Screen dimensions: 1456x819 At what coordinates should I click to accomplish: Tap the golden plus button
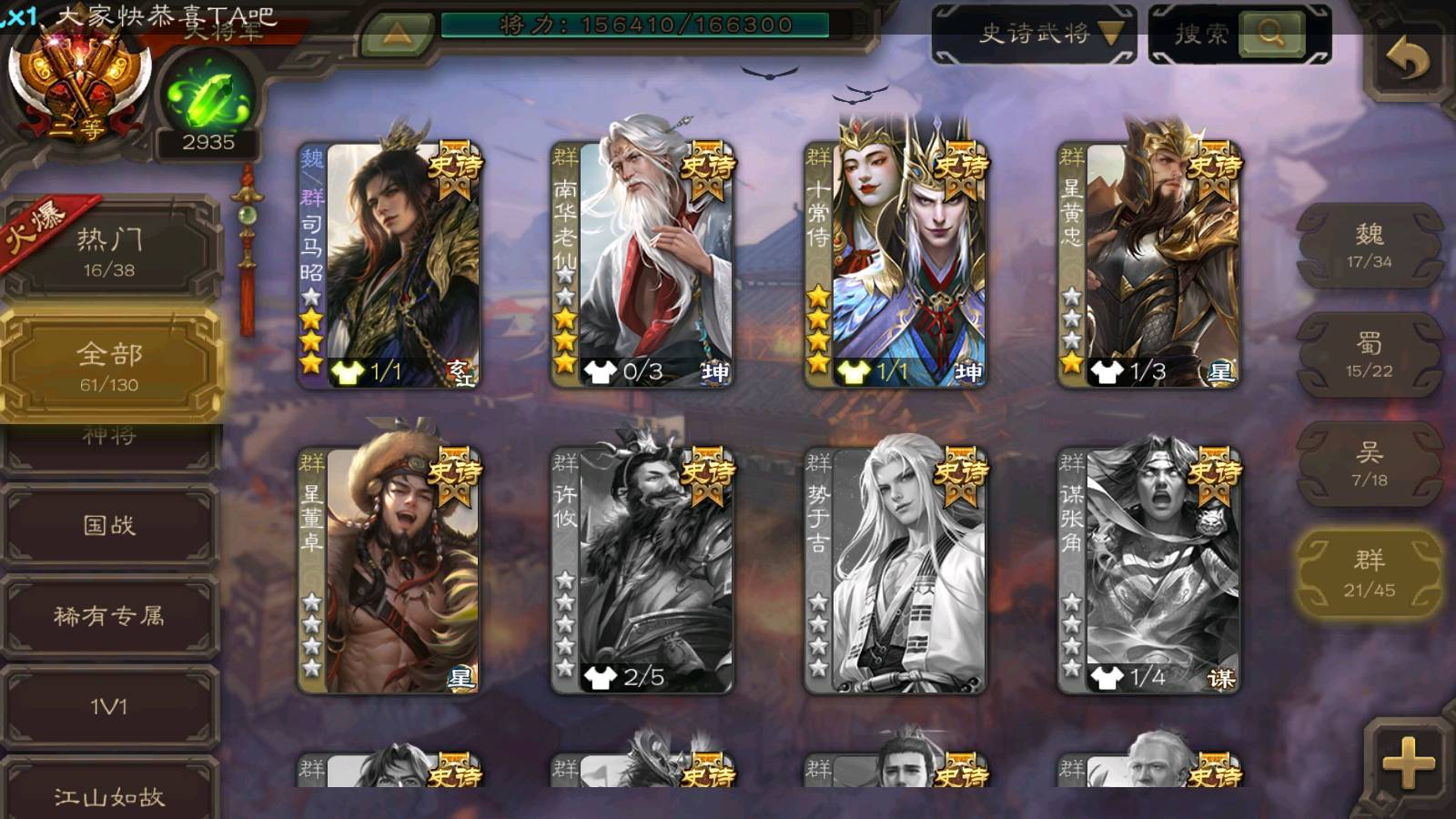[x=1407, y=763]
